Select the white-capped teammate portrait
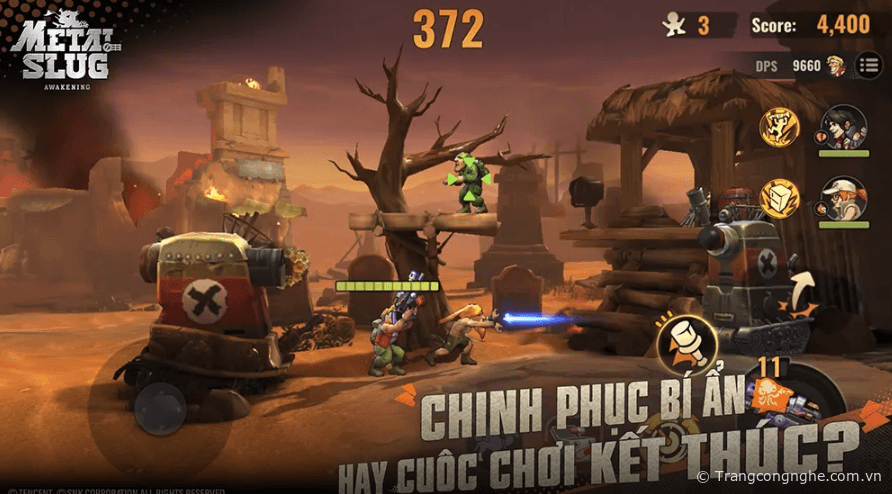This screenshot has width=892, height=494. pyautogui.click(x=842, y=199)
